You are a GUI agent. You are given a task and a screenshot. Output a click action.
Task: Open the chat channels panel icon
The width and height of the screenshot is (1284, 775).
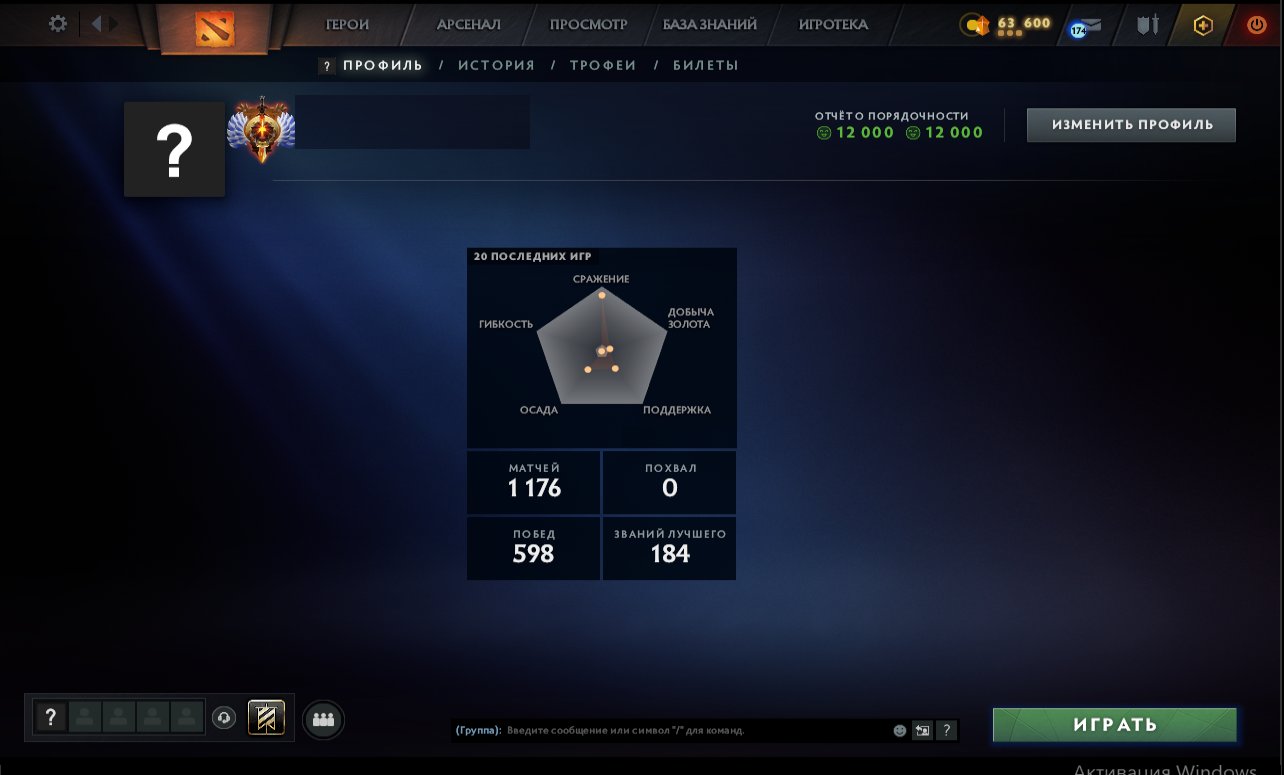coord(921,730)
